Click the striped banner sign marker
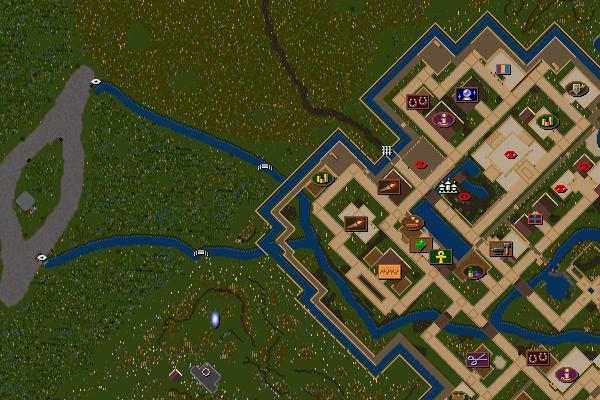The image size is (600, 400). (503, 70)
